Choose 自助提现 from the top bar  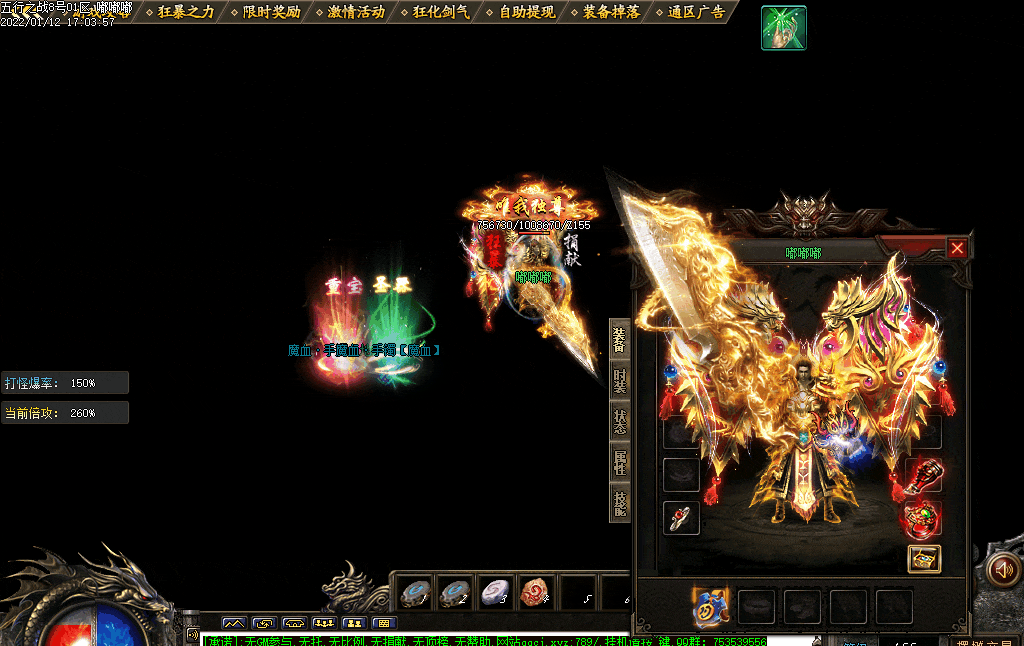tap(527, 12)
